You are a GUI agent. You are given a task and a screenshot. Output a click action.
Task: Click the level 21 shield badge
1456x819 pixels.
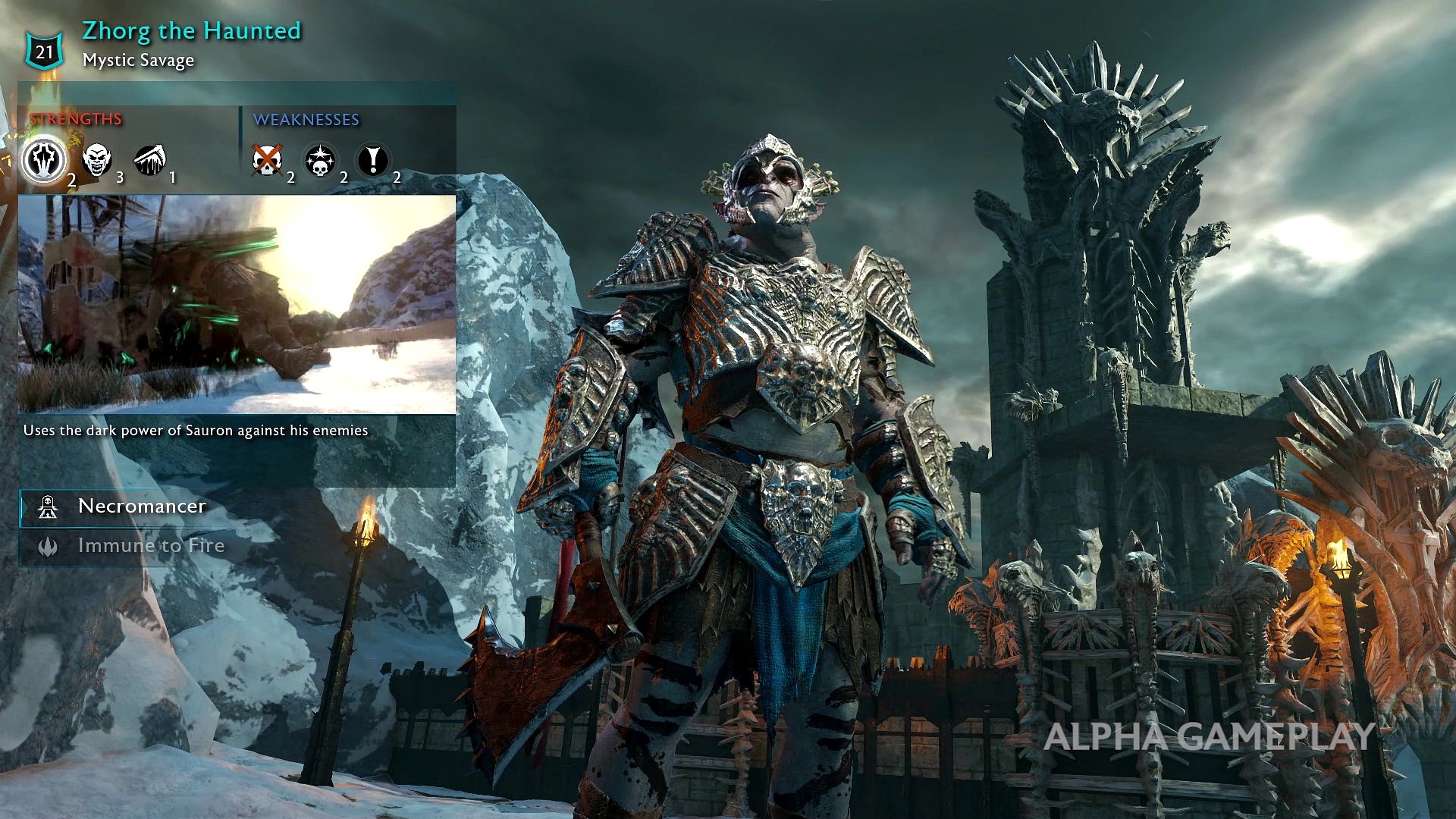point(45,52)
